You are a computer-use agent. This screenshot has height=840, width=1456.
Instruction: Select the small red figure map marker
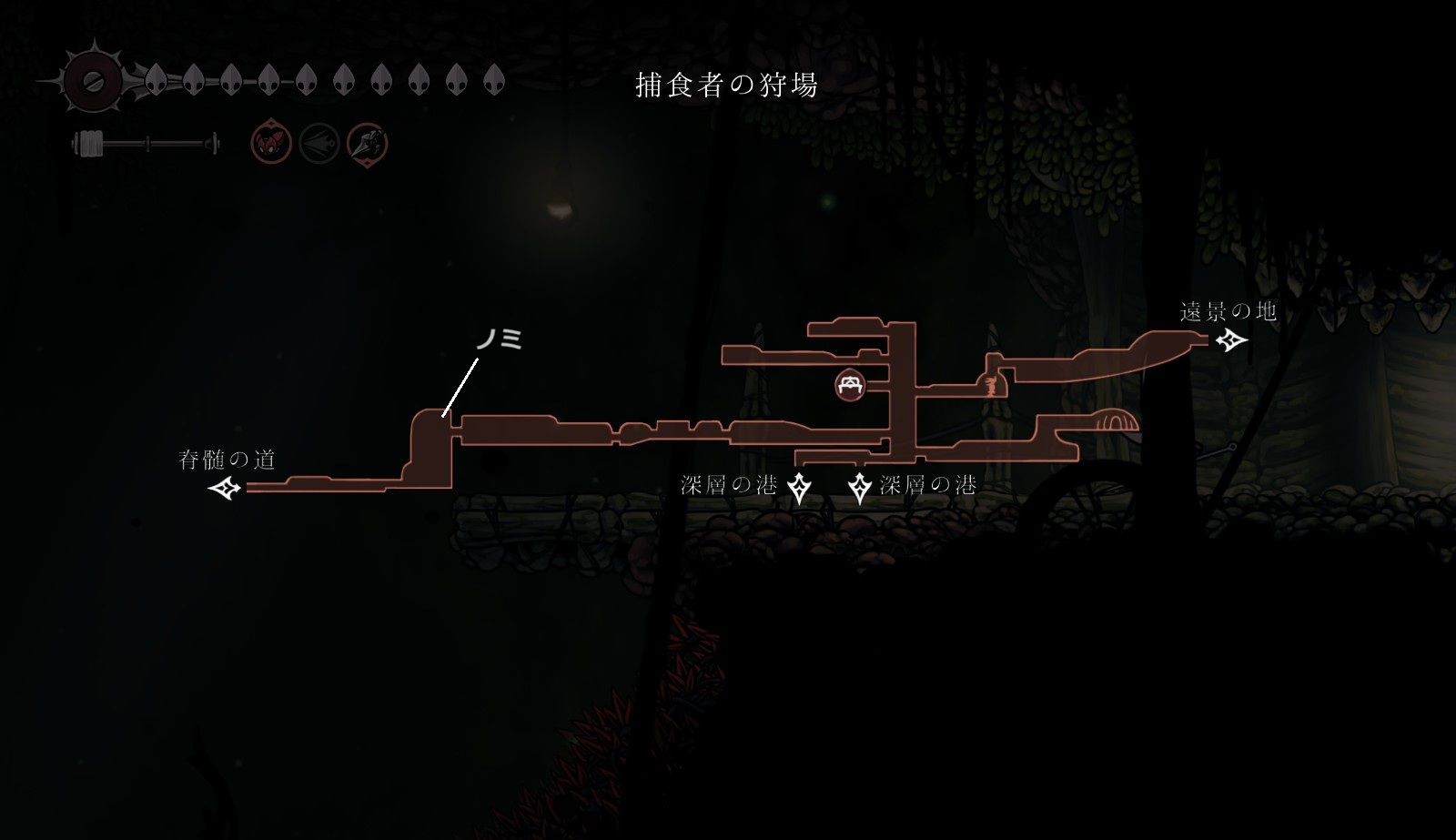point(988,386)
